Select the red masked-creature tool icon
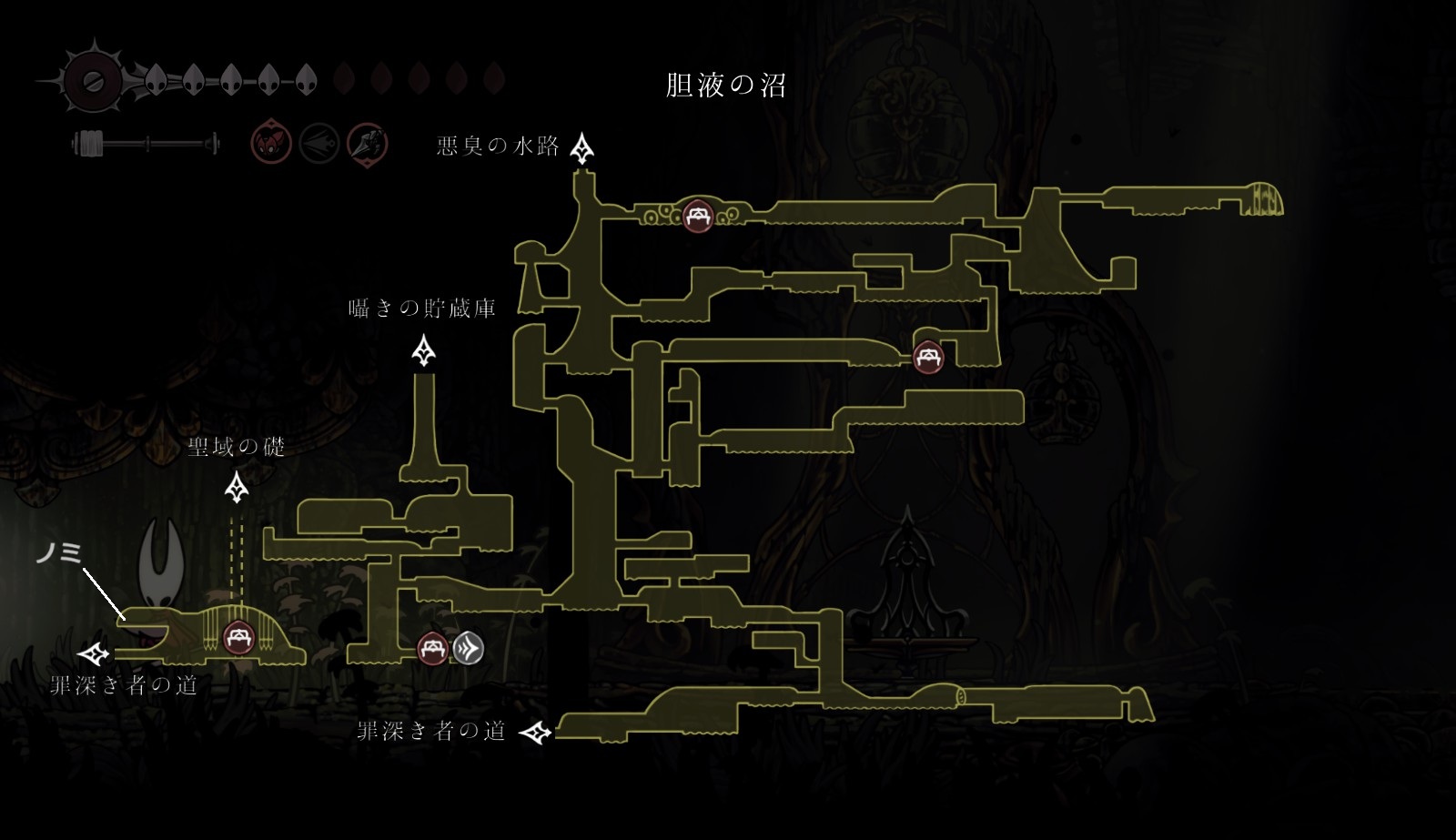The height and width of the screenshot is (840, 1456). [271, 144]
